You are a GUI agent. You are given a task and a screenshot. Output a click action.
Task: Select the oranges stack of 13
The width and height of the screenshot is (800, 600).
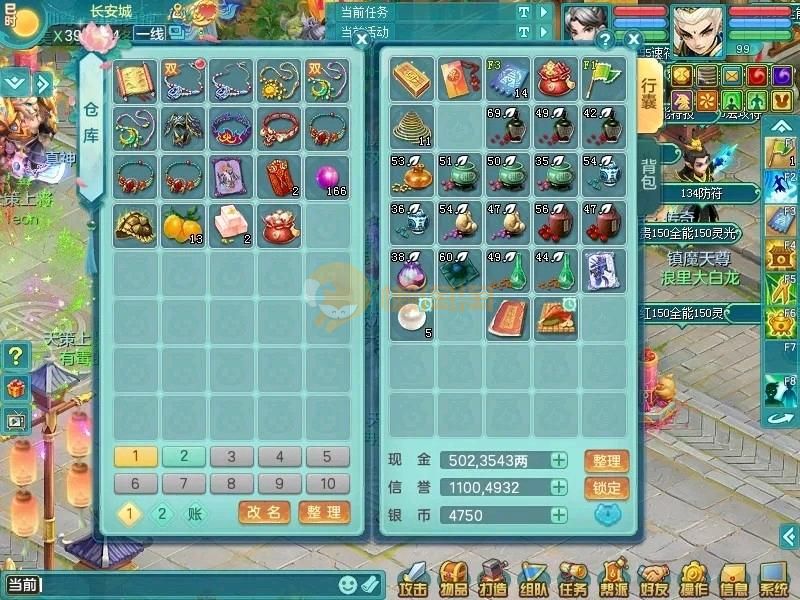coord(183,225)
